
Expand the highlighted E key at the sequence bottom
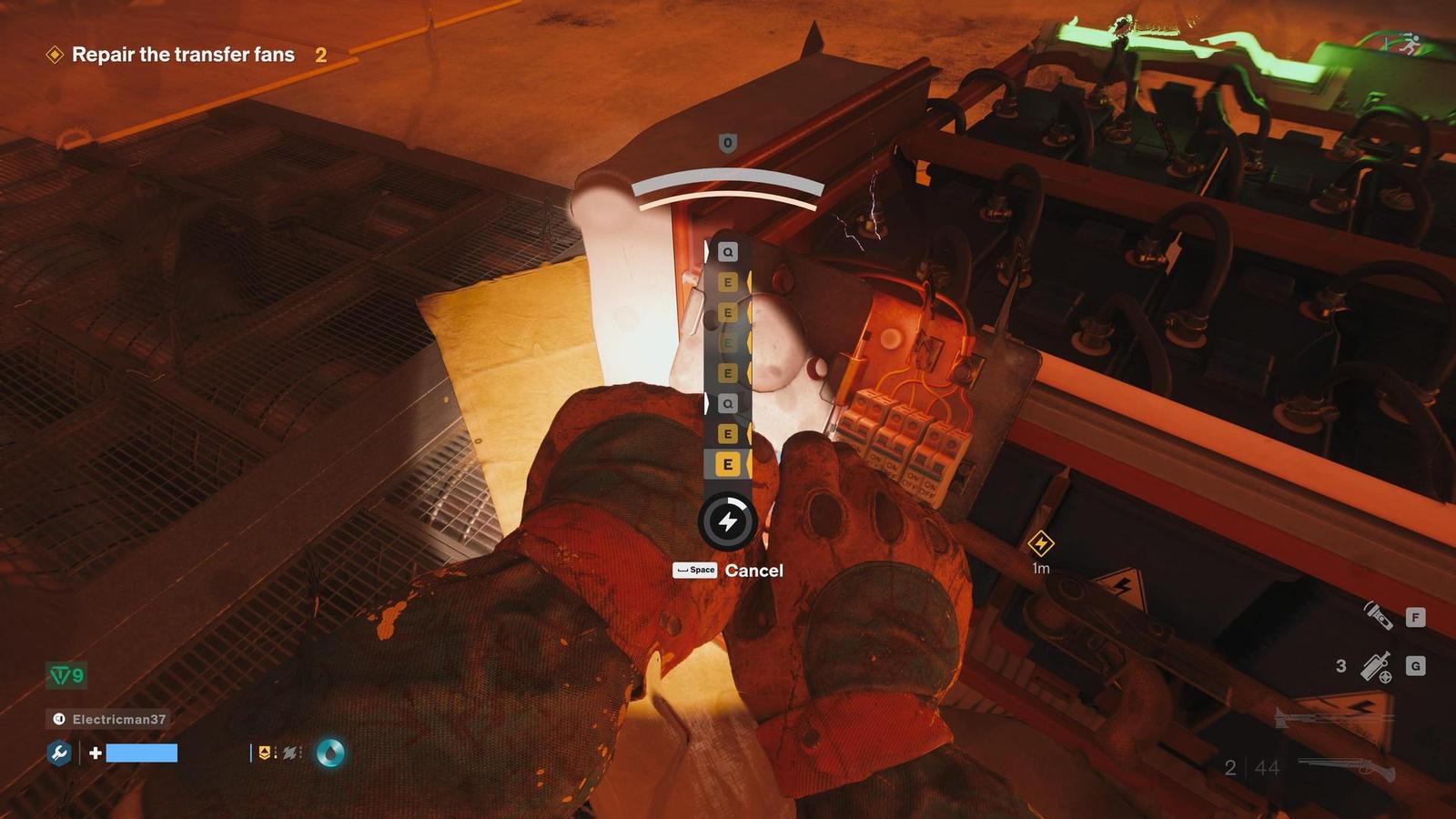[x=728, y=462]
